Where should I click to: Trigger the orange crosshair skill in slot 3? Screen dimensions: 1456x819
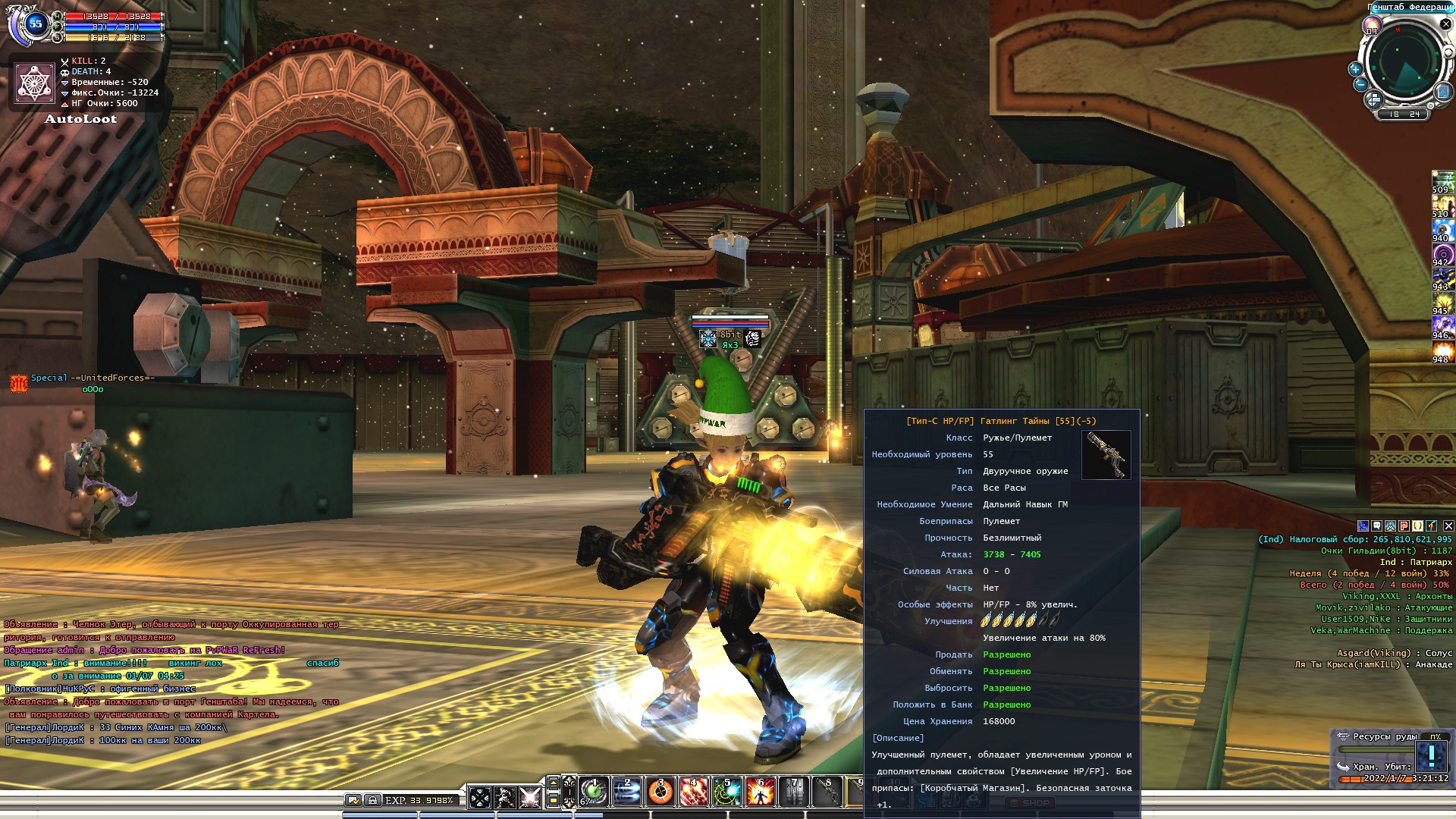tap(661, 792)
